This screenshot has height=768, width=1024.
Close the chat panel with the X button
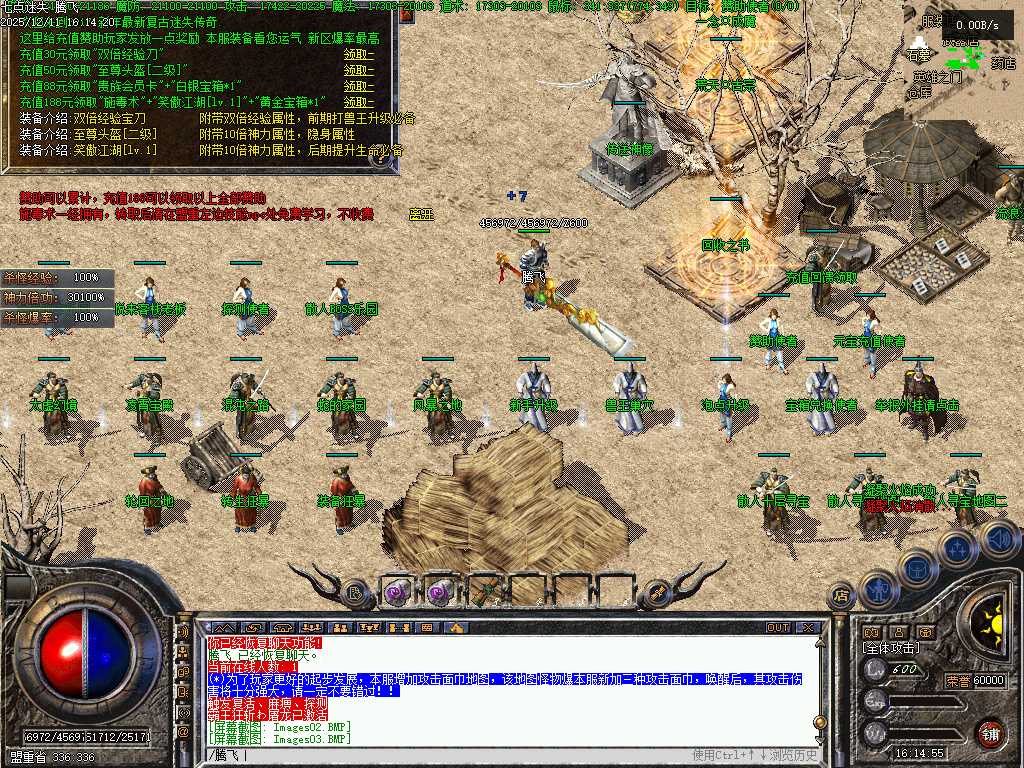pos(809,628)
